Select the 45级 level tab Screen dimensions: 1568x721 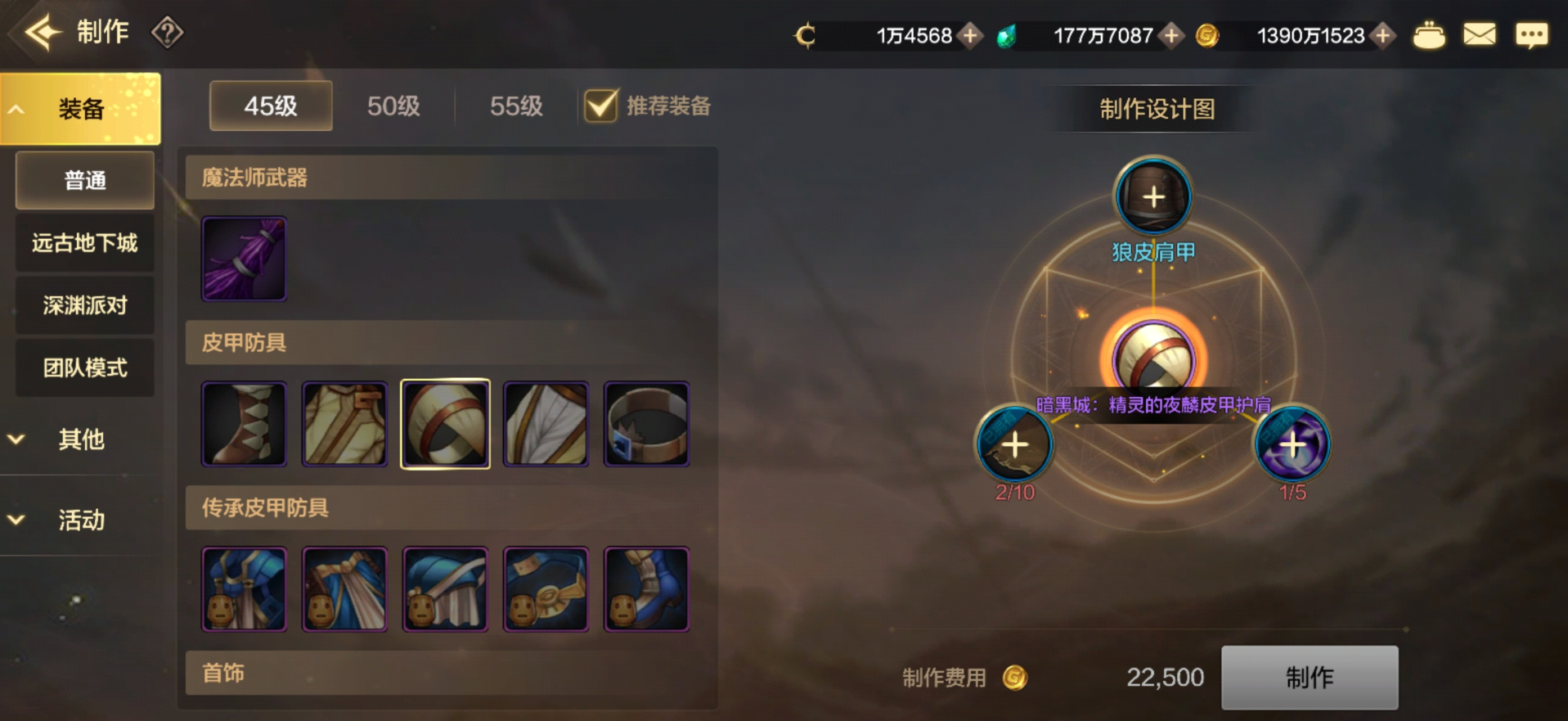(271, 106)
